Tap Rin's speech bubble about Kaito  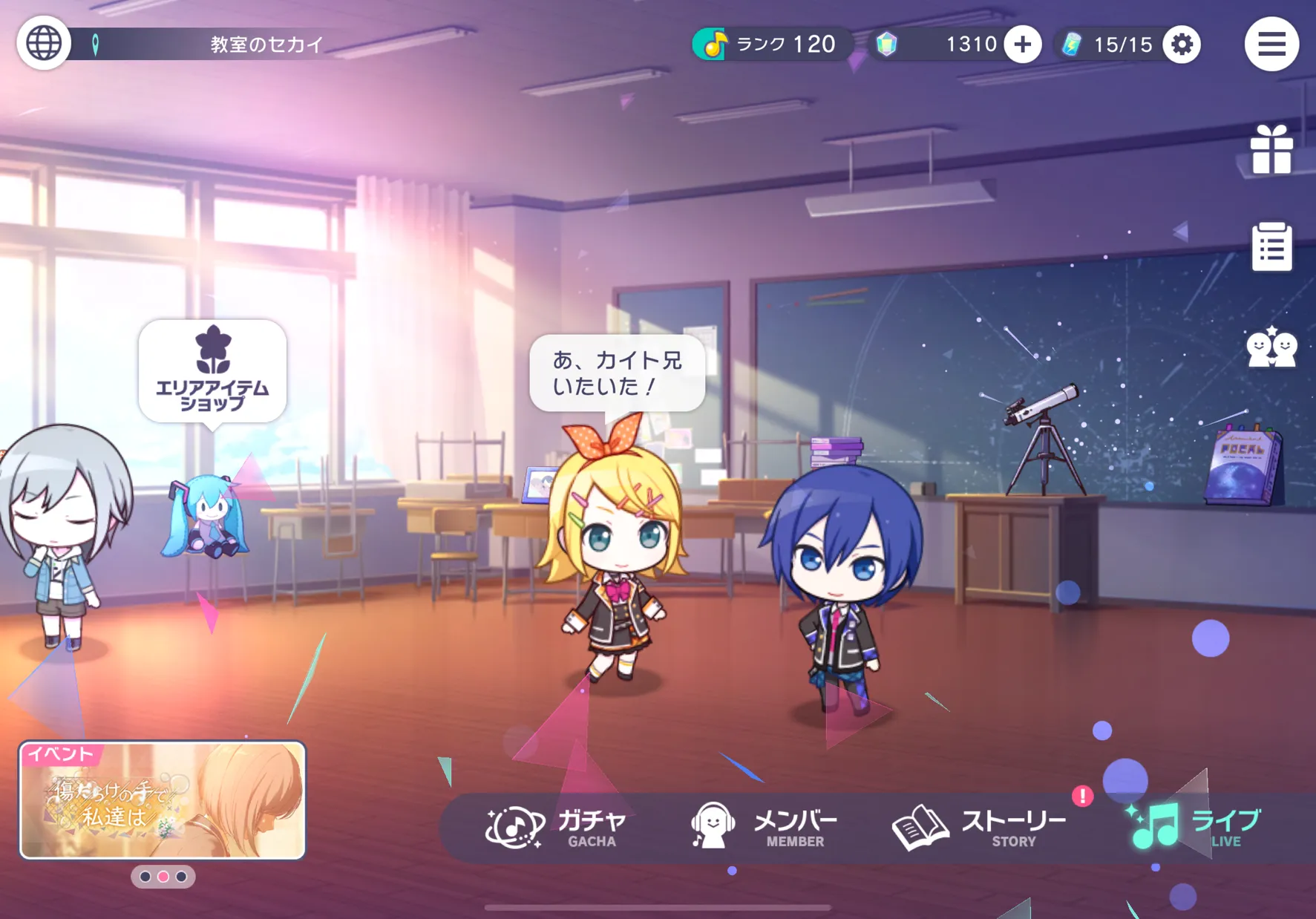[x=617, y=373]
